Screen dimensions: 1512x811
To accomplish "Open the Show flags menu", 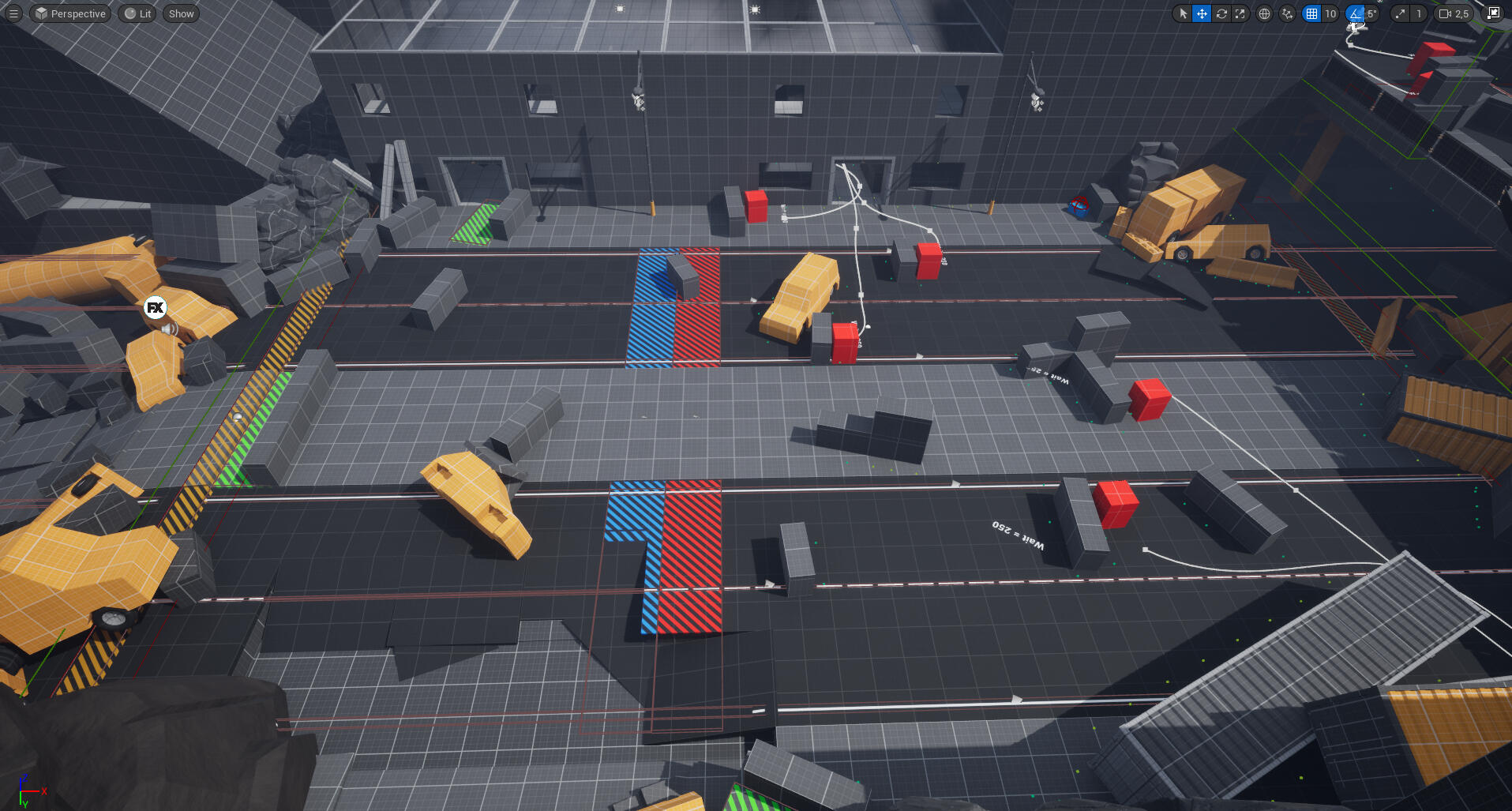I will [181, 13].
